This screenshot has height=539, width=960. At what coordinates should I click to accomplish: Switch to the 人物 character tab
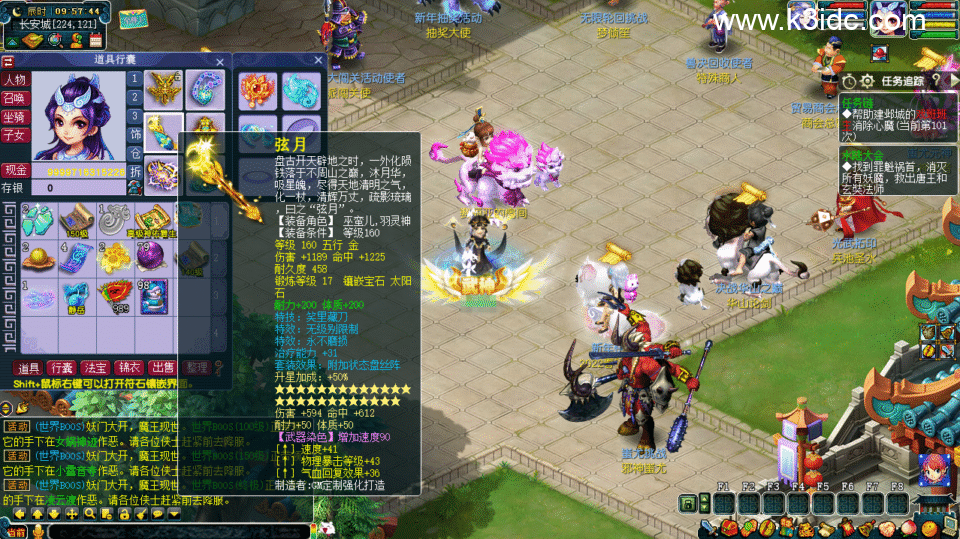pyautogui.click(x=15, y=80)
